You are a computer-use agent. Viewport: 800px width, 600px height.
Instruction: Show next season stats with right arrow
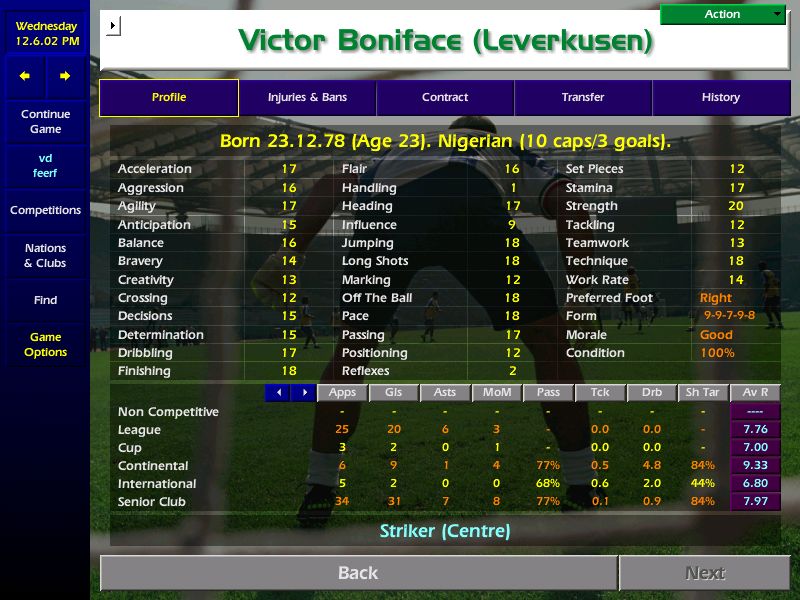coord(303,393)
